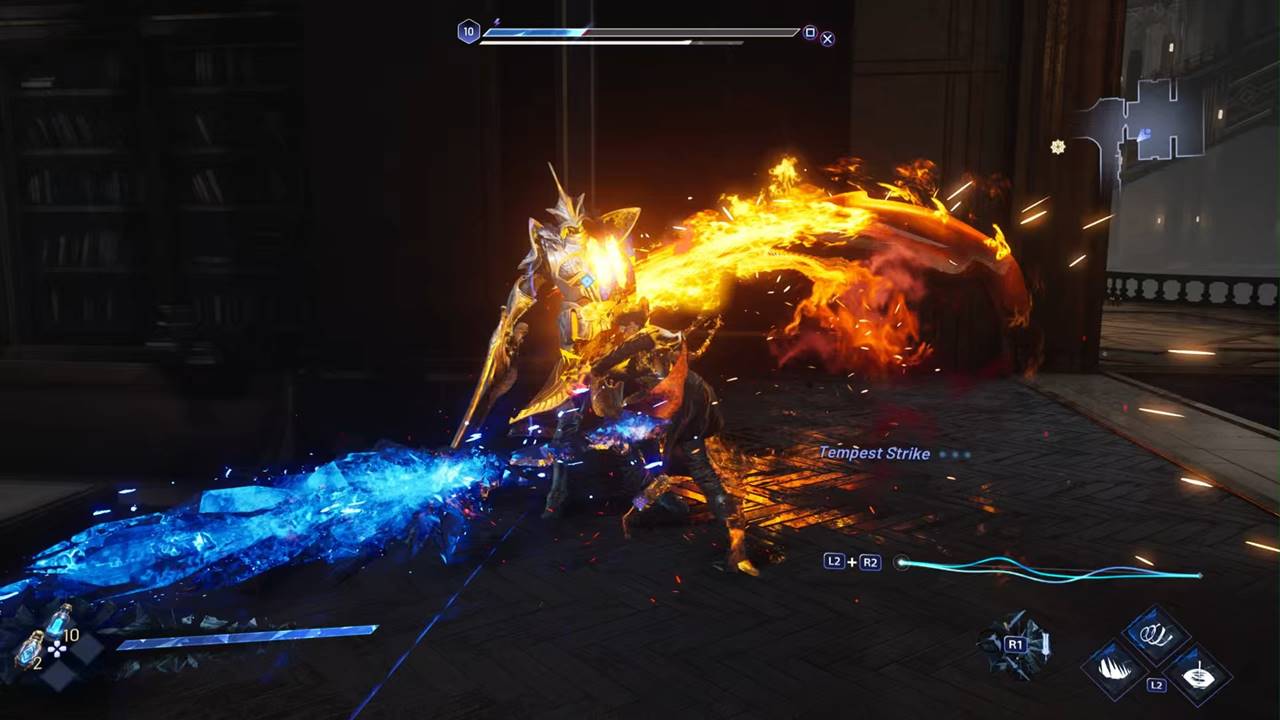Select the ornate vial with 2 charges
Viewport: 1280px width, 720px height.
click(x=28, y=649)
